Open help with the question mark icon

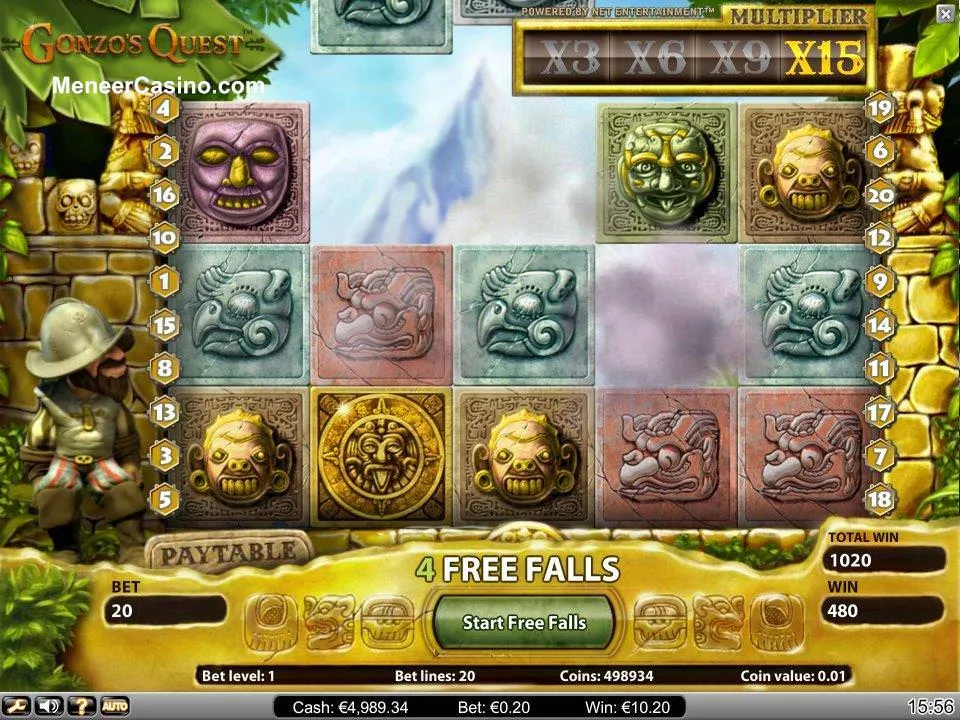pyautogui.click(x=81, y=707)
